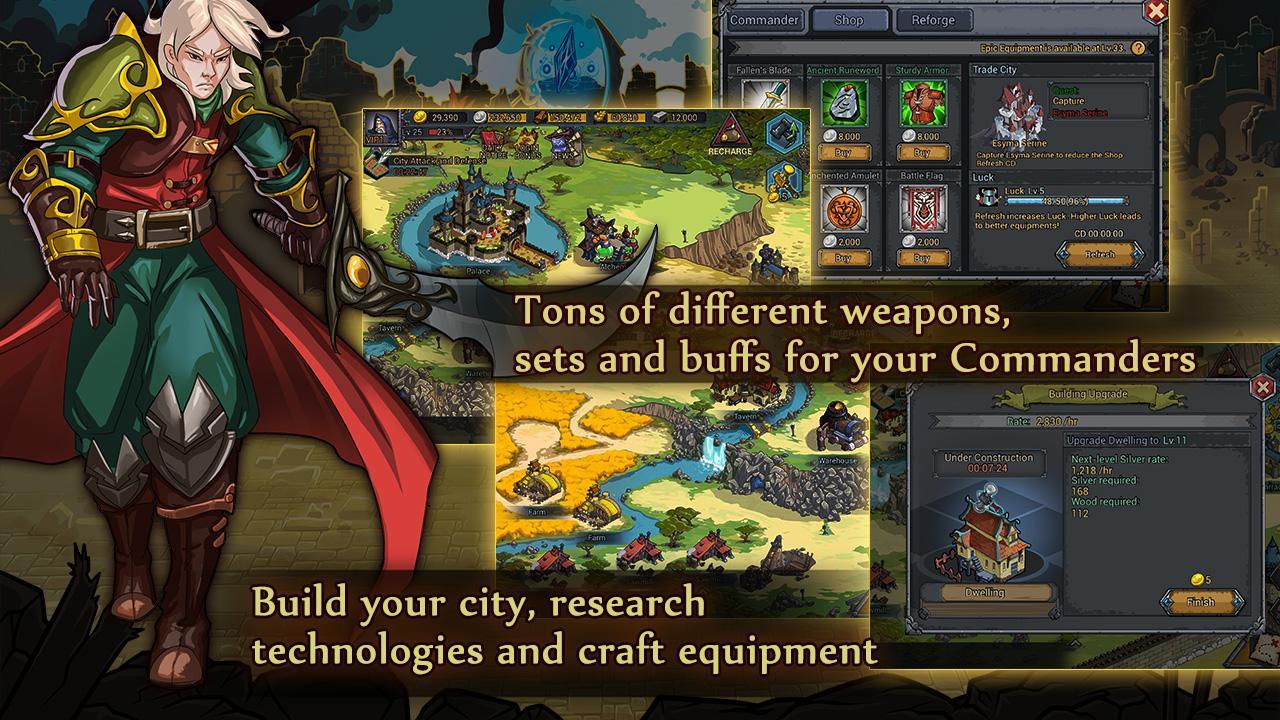Click Finish to complete the Dwelling upgrade
1280x720 pixels.
pos(1200,602)
